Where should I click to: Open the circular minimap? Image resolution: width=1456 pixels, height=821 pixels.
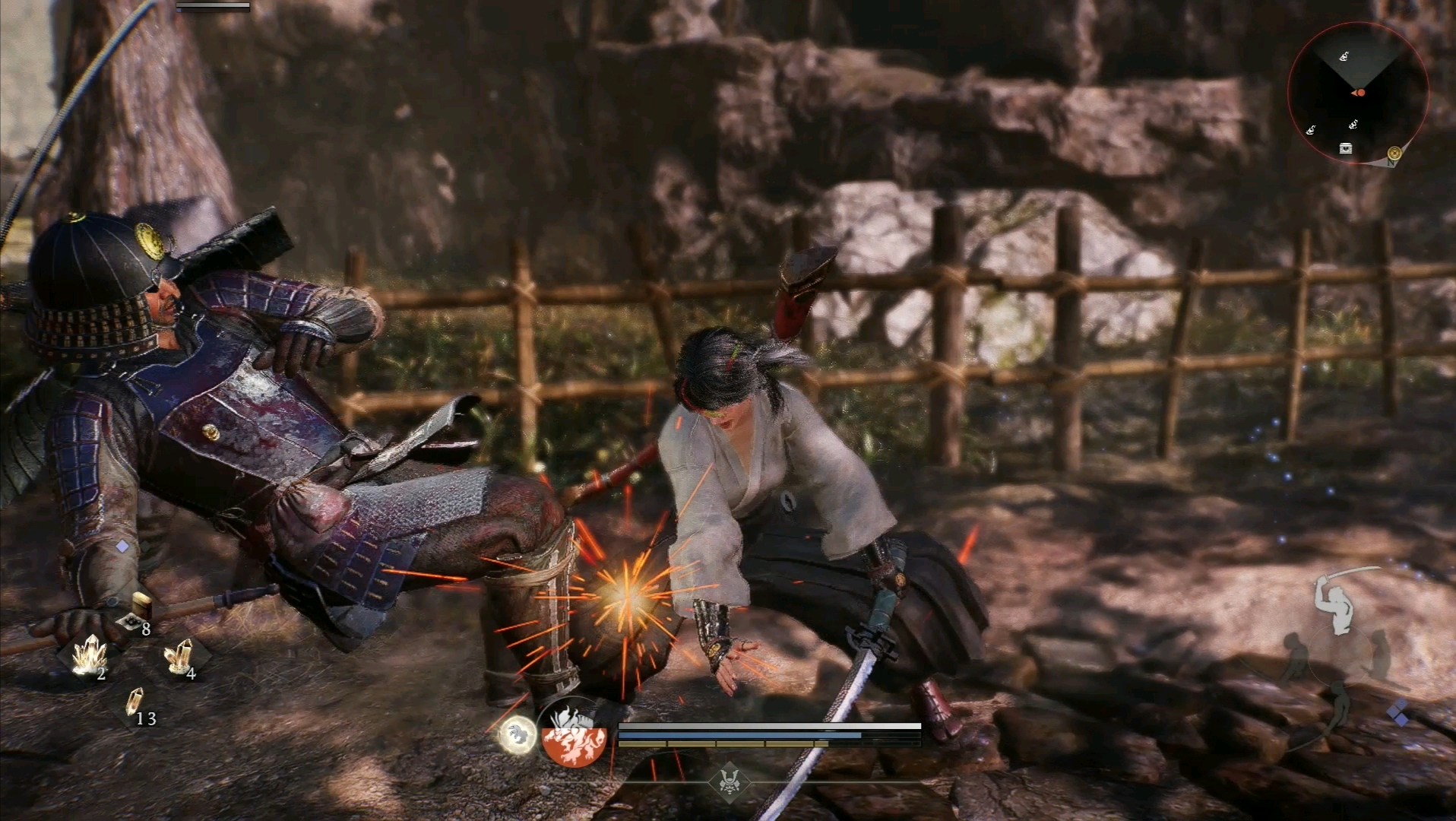pyautogui.click(x=1358, y=93)
